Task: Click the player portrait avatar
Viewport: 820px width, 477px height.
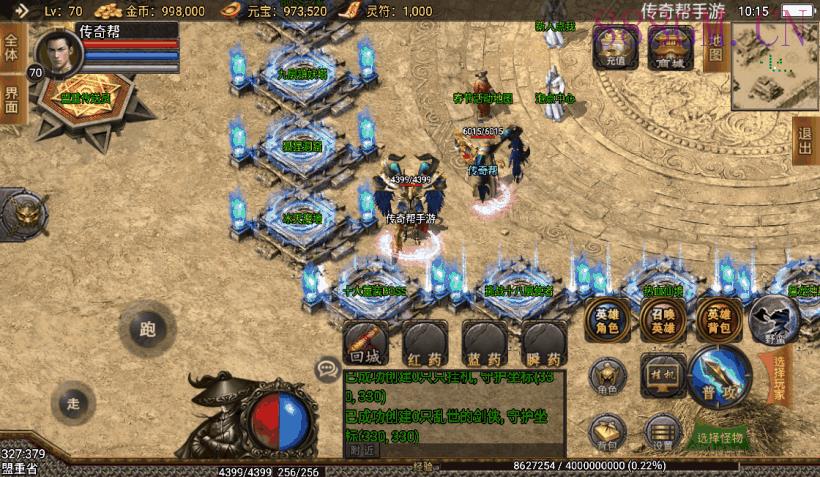Action: pos(58,56)
